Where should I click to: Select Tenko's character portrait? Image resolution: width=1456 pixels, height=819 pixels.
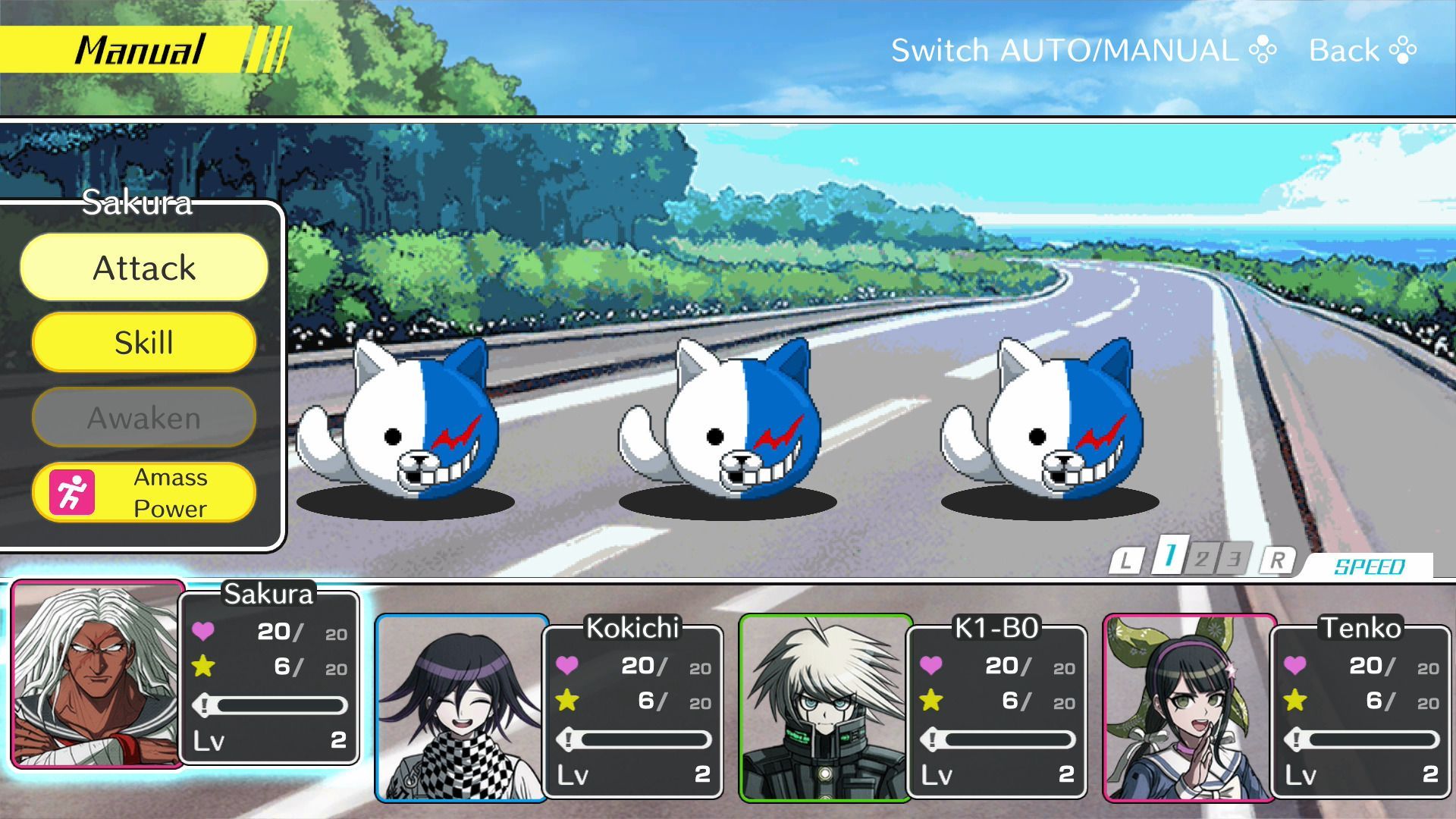pyautogui.click(x=1188, y=708)
